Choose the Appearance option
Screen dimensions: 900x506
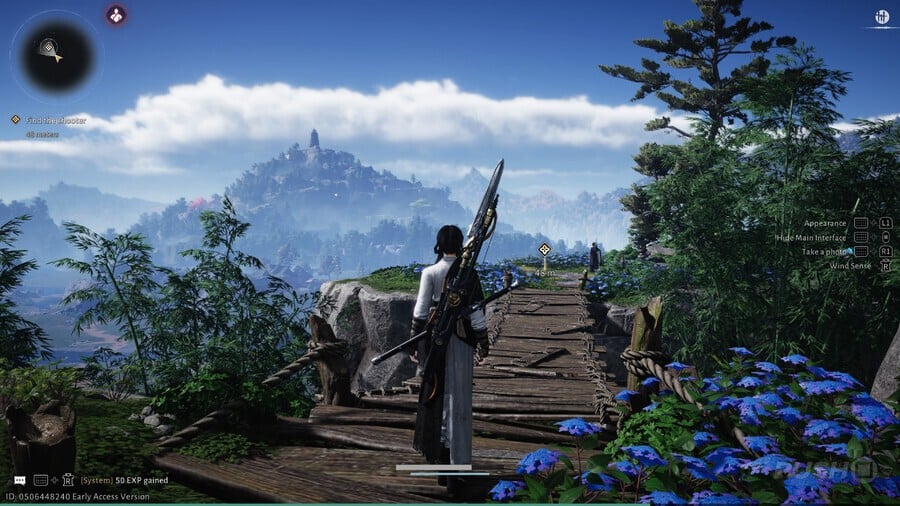[x=825, y=223]
